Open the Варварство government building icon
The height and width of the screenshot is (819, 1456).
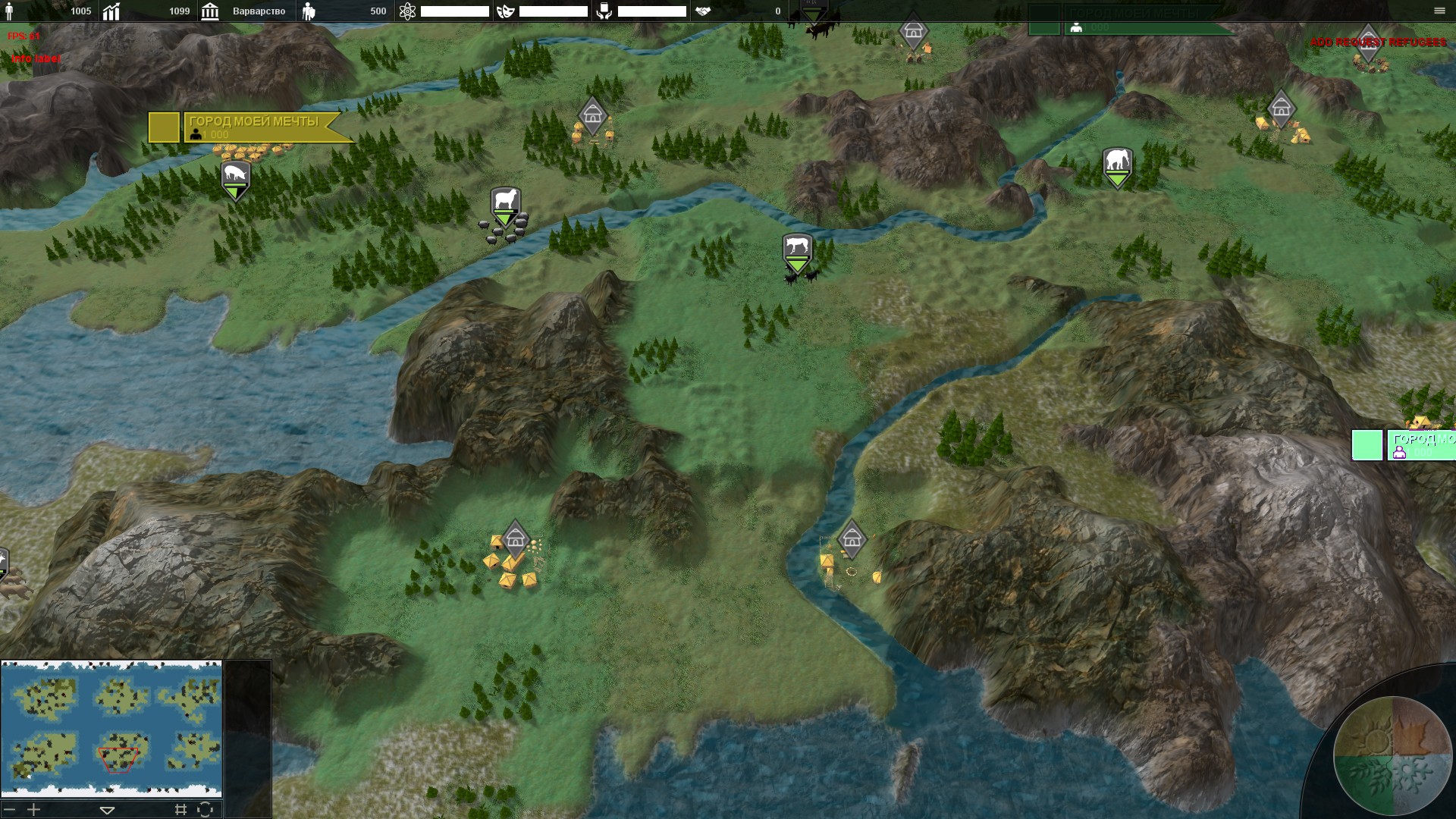click(210, 11)
